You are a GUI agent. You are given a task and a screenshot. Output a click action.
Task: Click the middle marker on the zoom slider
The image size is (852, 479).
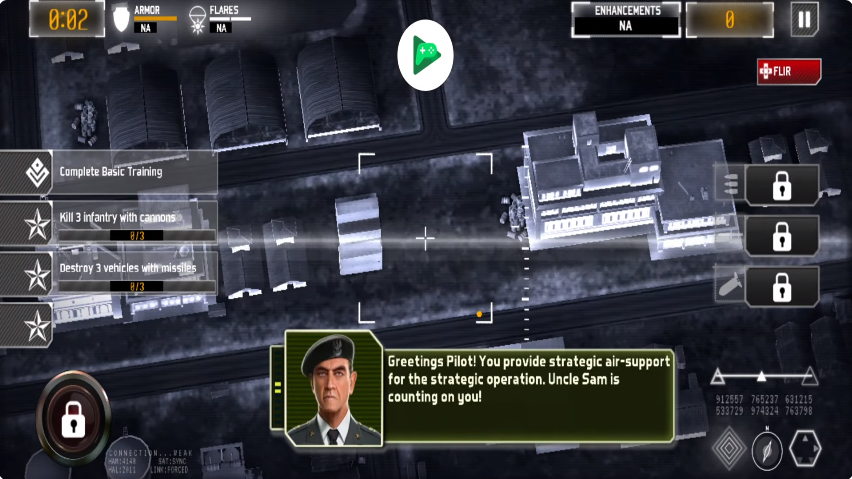761,377
